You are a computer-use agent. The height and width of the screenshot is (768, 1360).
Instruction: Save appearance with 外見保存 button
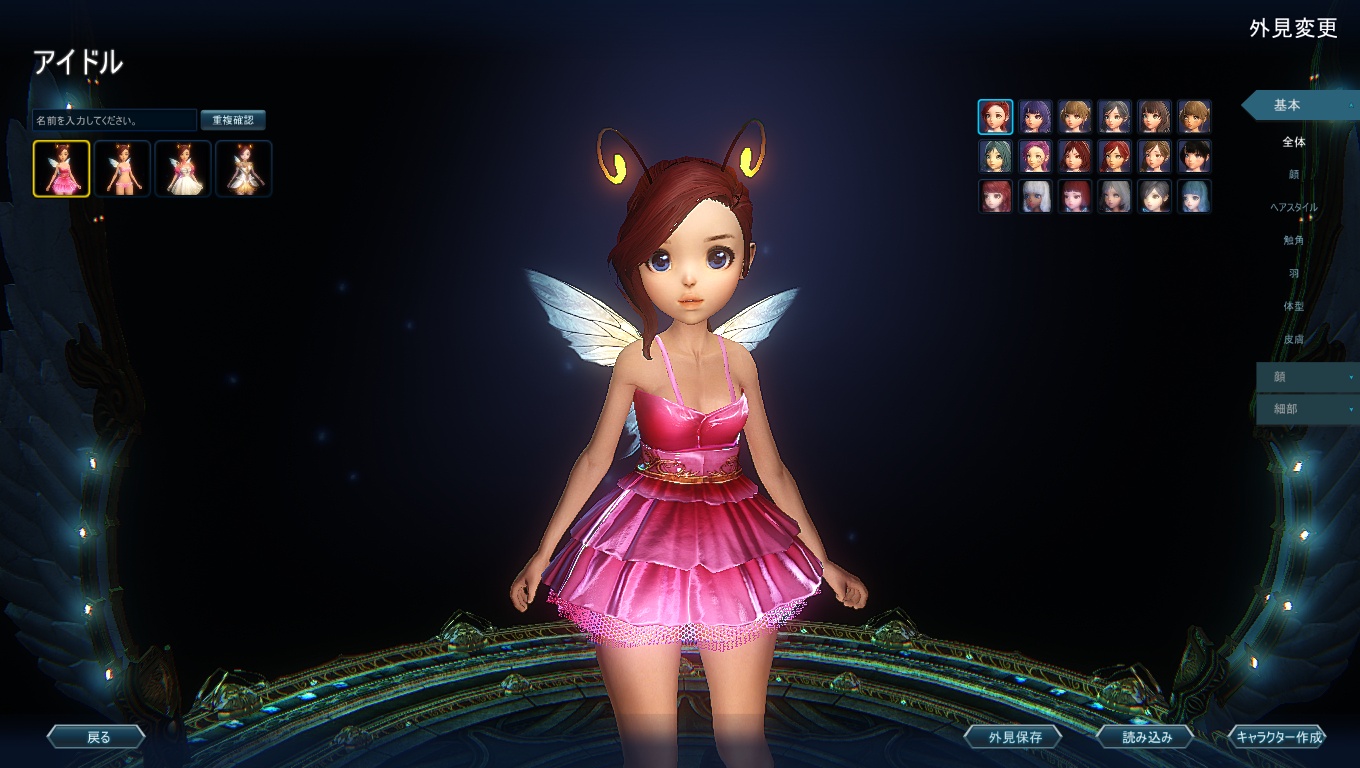1014,737
